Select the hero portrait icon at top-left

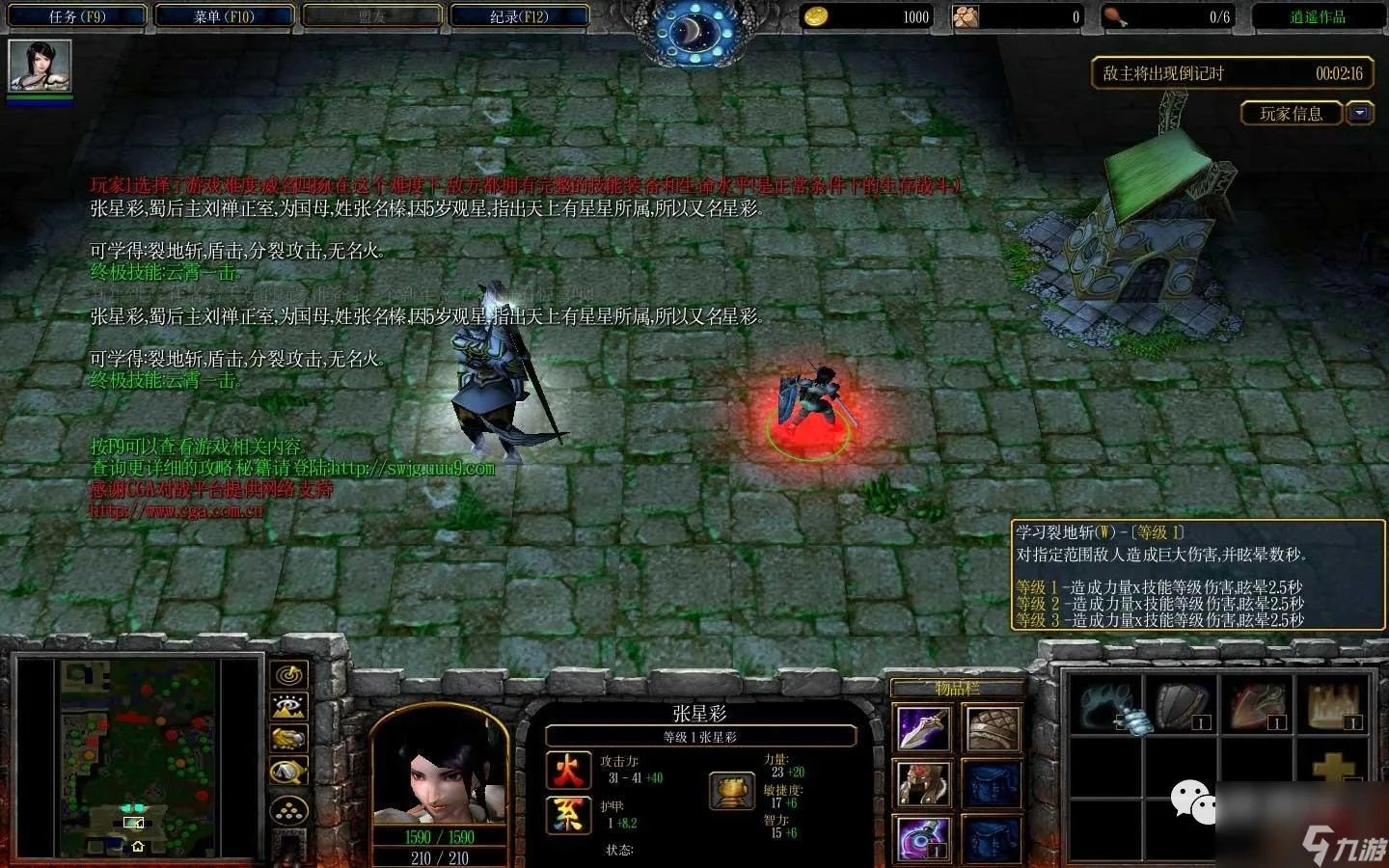(40, 66)
